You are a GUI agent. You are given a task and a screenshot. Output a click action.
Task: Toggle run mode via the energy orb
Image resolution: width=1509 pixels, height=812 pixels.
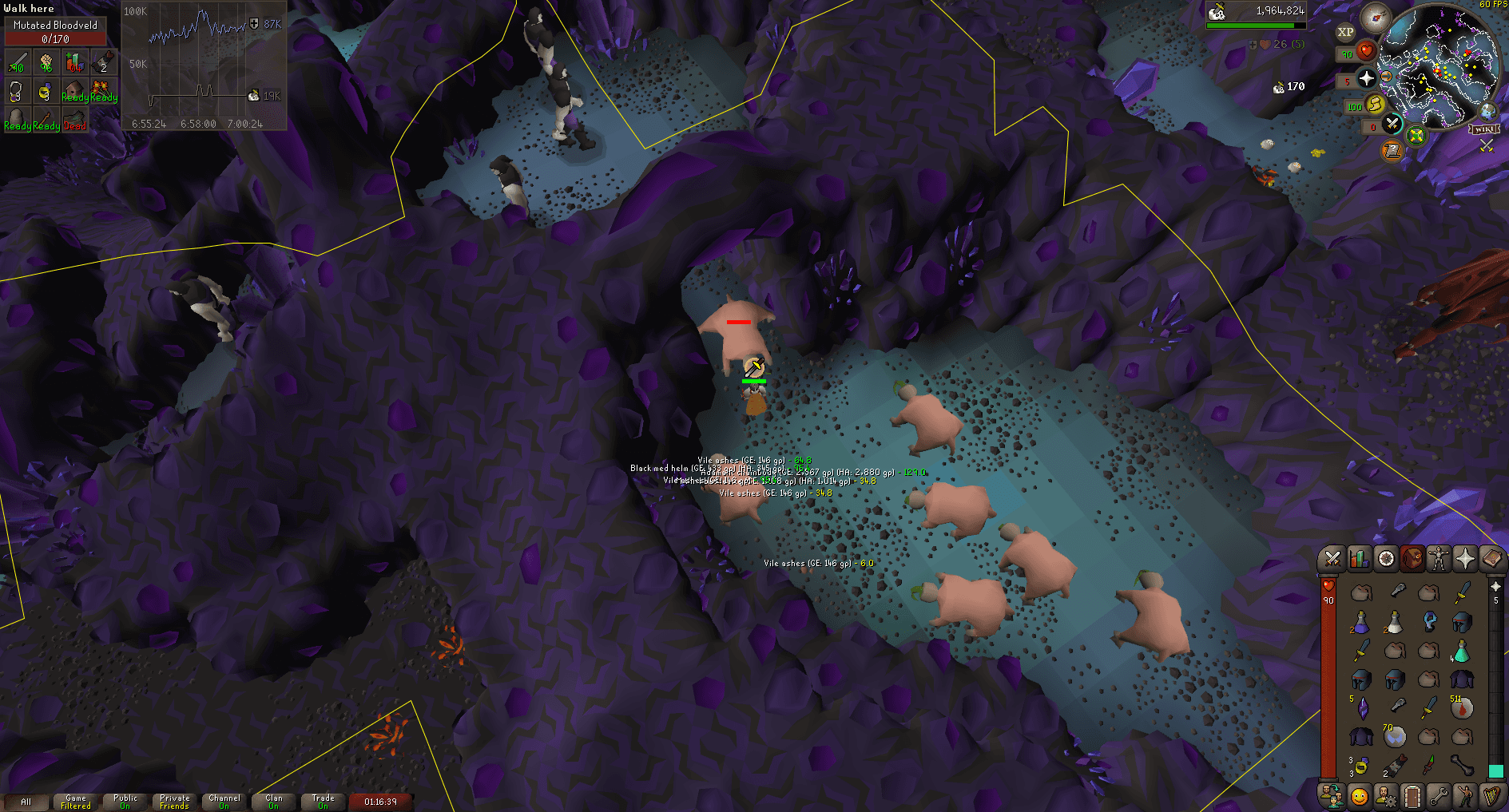pyautogui.click(x=1374, y=104)
